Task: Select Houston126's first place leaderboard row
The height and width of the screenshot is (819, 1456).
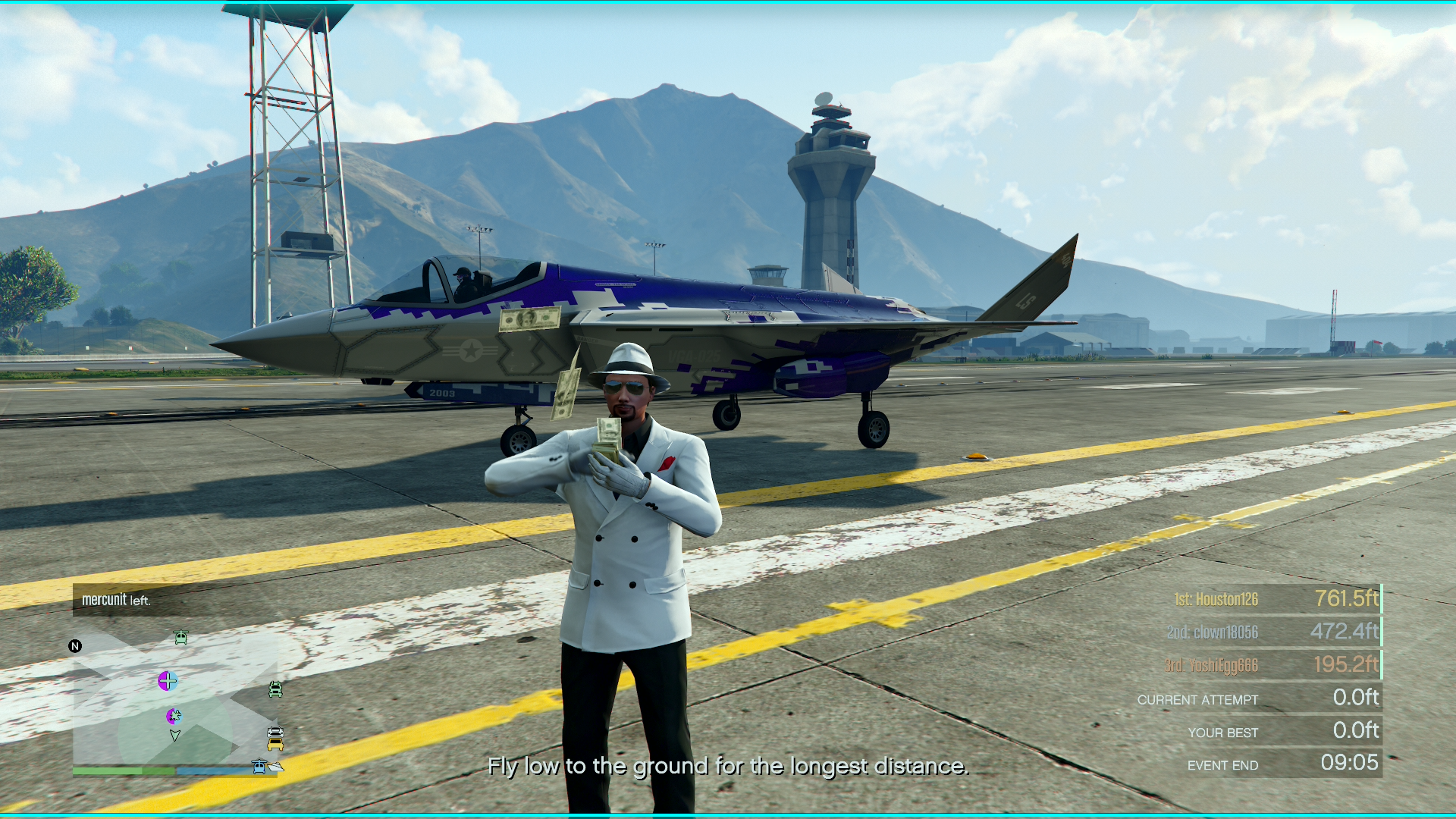Action: pyautogui.click(x=1272, y=599)
